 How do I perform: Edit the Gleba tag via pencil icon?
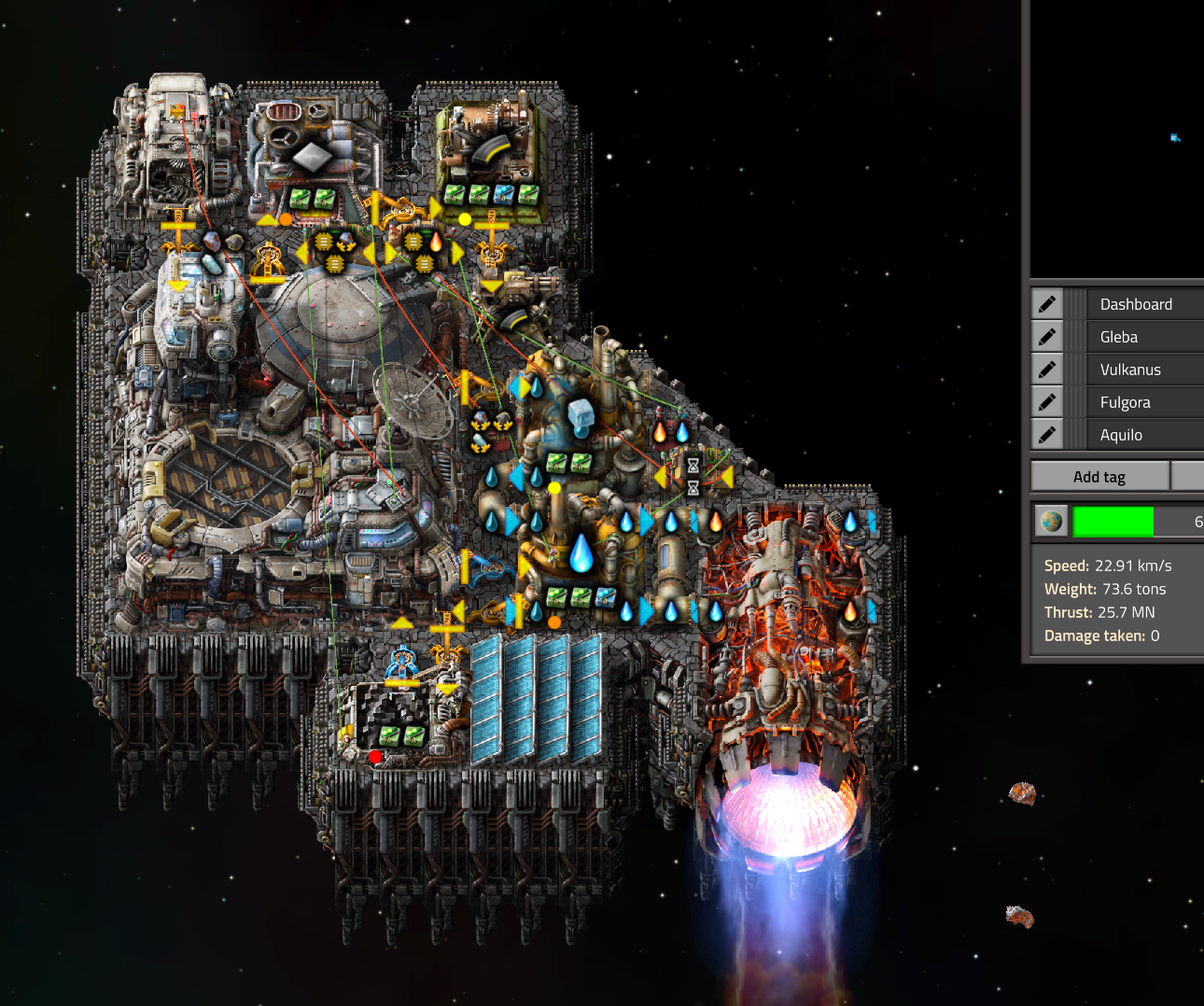coord(1047,337)
